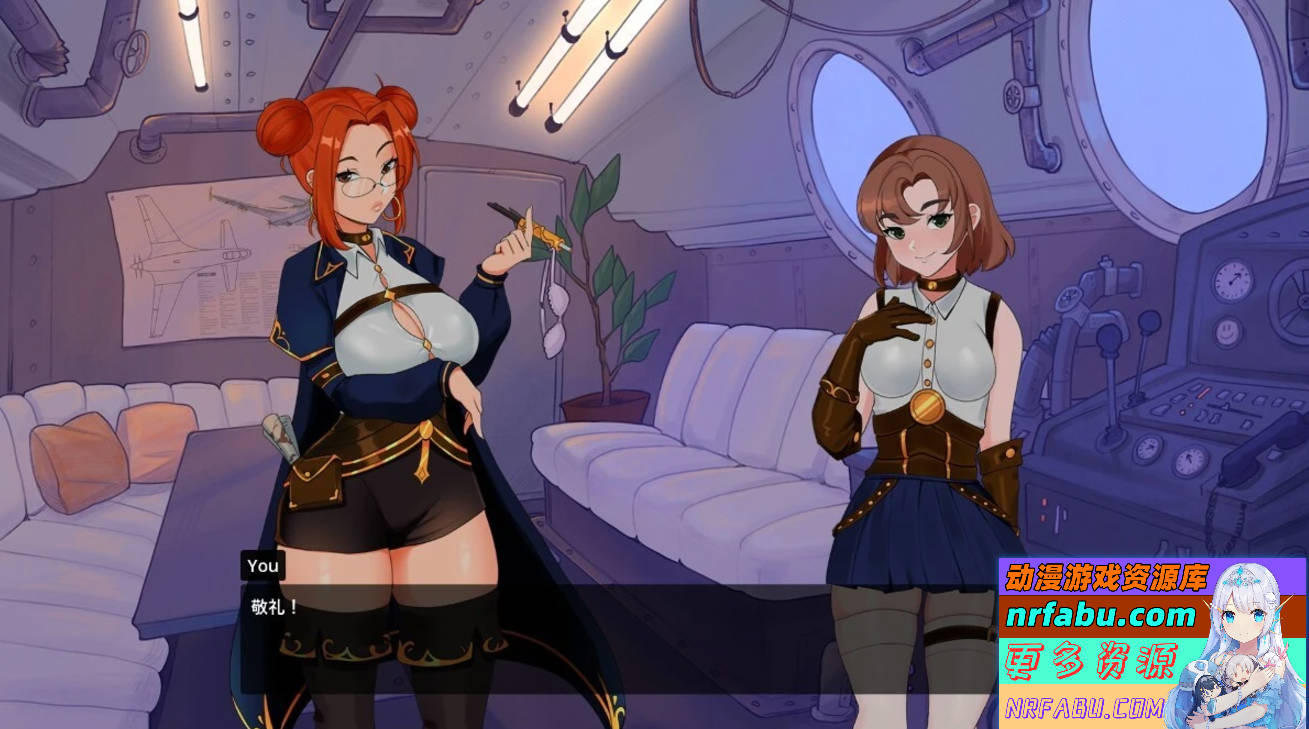The width and height of the screenshot is (1309, 729).
Task: Click the round valve wheel above the console
Action: pyautogui.click(x=1069, y=299)
